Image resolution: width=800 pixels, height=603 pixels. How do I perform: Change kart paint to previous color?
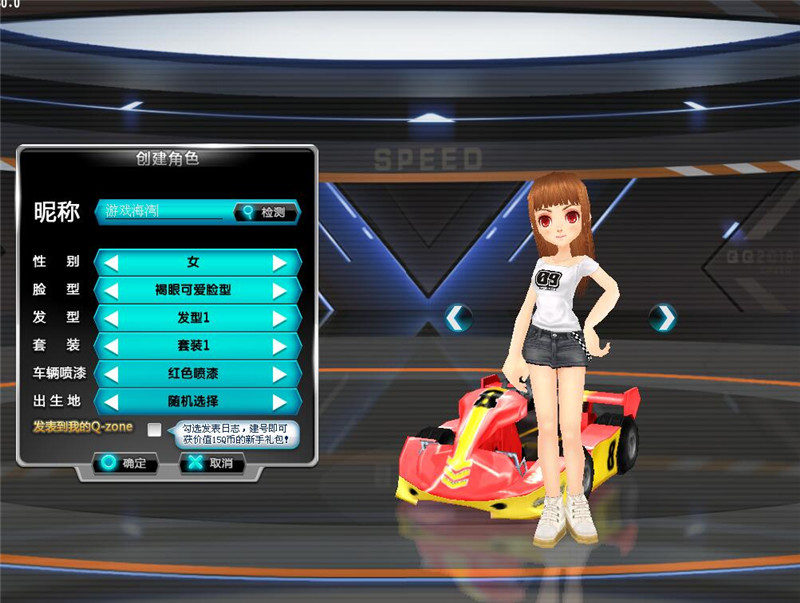click(112, 374)
